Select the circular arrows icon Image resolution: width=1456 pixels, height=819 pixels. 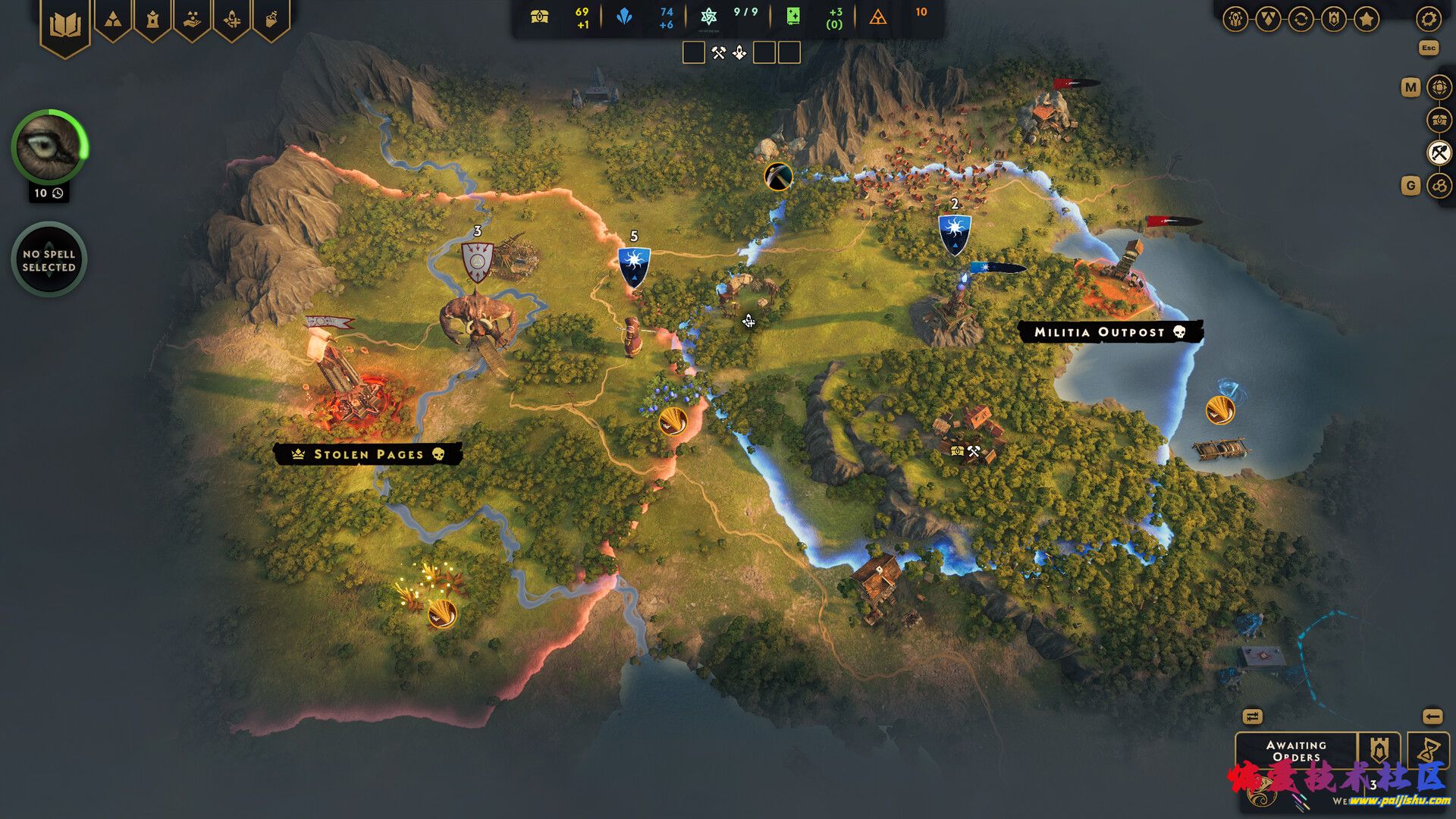[1301, 19]
